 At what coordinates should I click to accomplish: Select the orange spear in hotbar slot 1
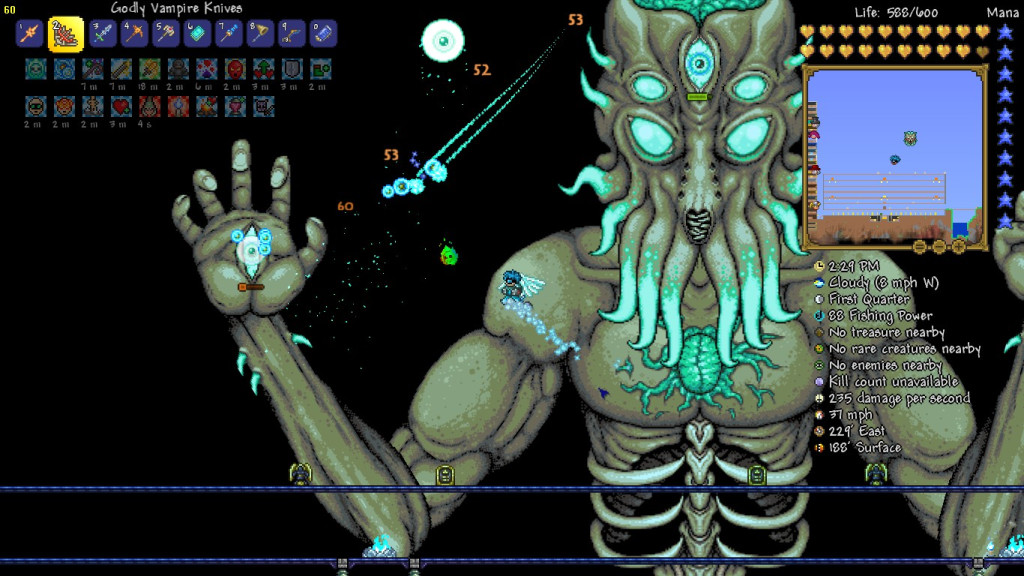(29, 34)
